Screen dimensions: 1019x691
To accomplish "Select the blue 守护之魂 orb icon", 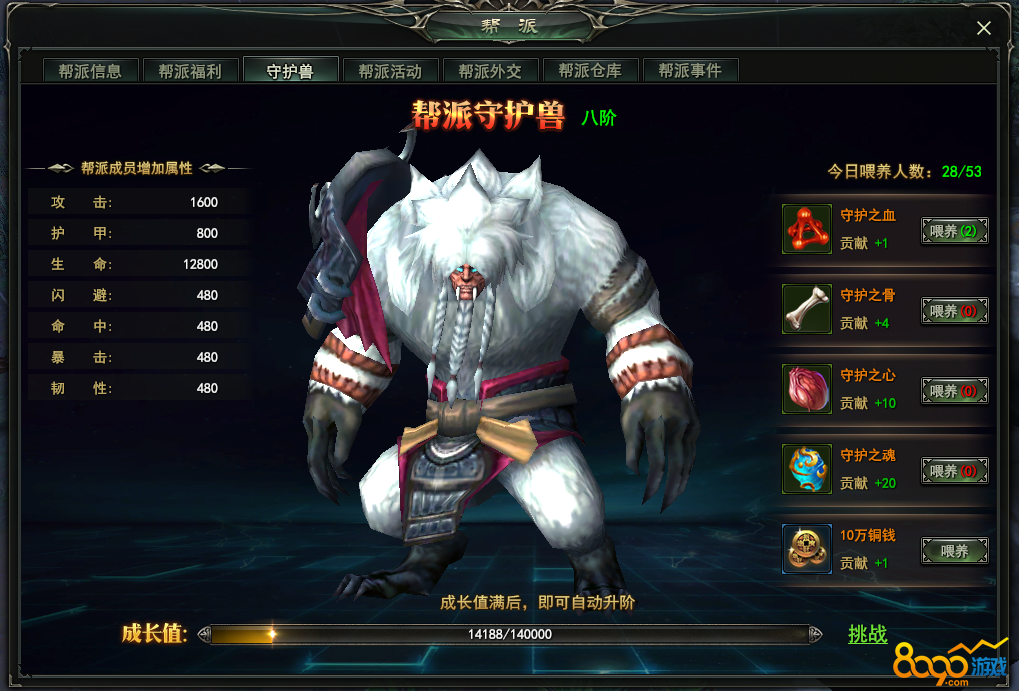I will [806, 469].
